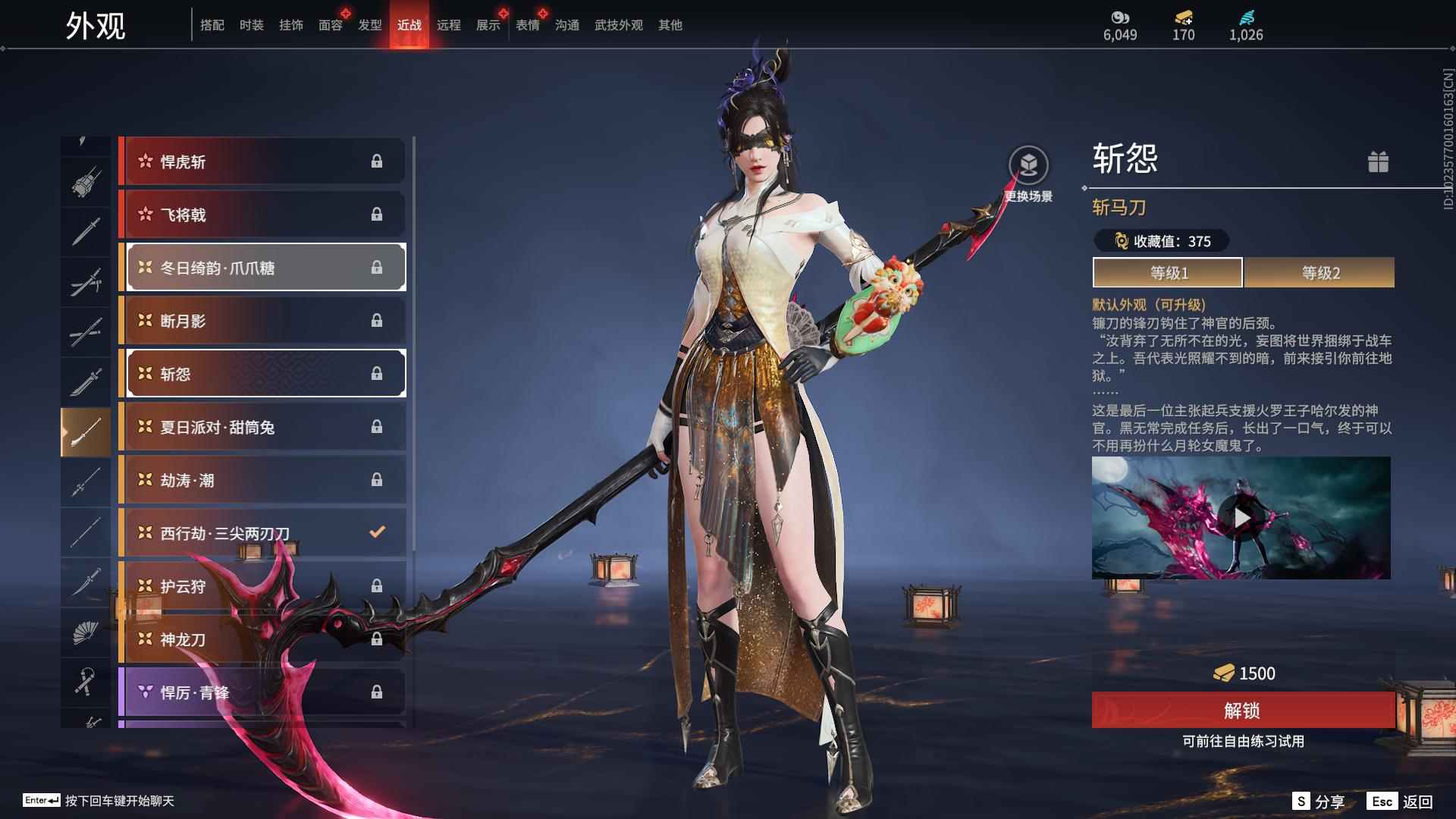
Task: Click the lock icon on 悍虎斩
Action: (x=377, y=161)
